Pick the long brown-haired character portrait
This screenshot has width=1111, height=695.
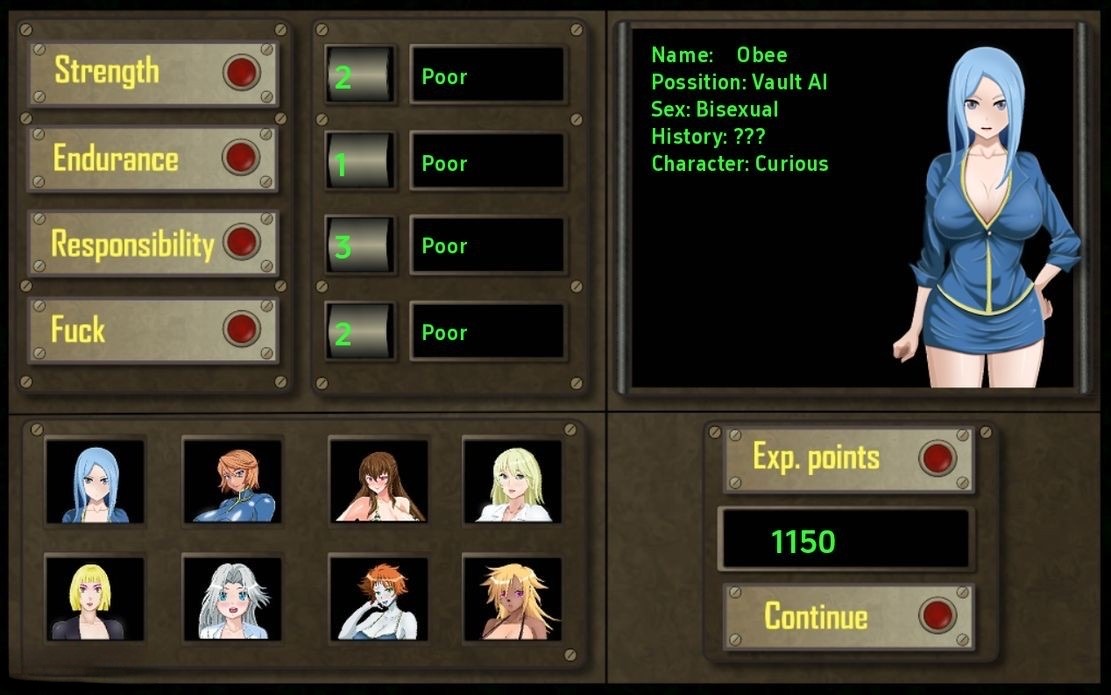(x=379, y=482)
